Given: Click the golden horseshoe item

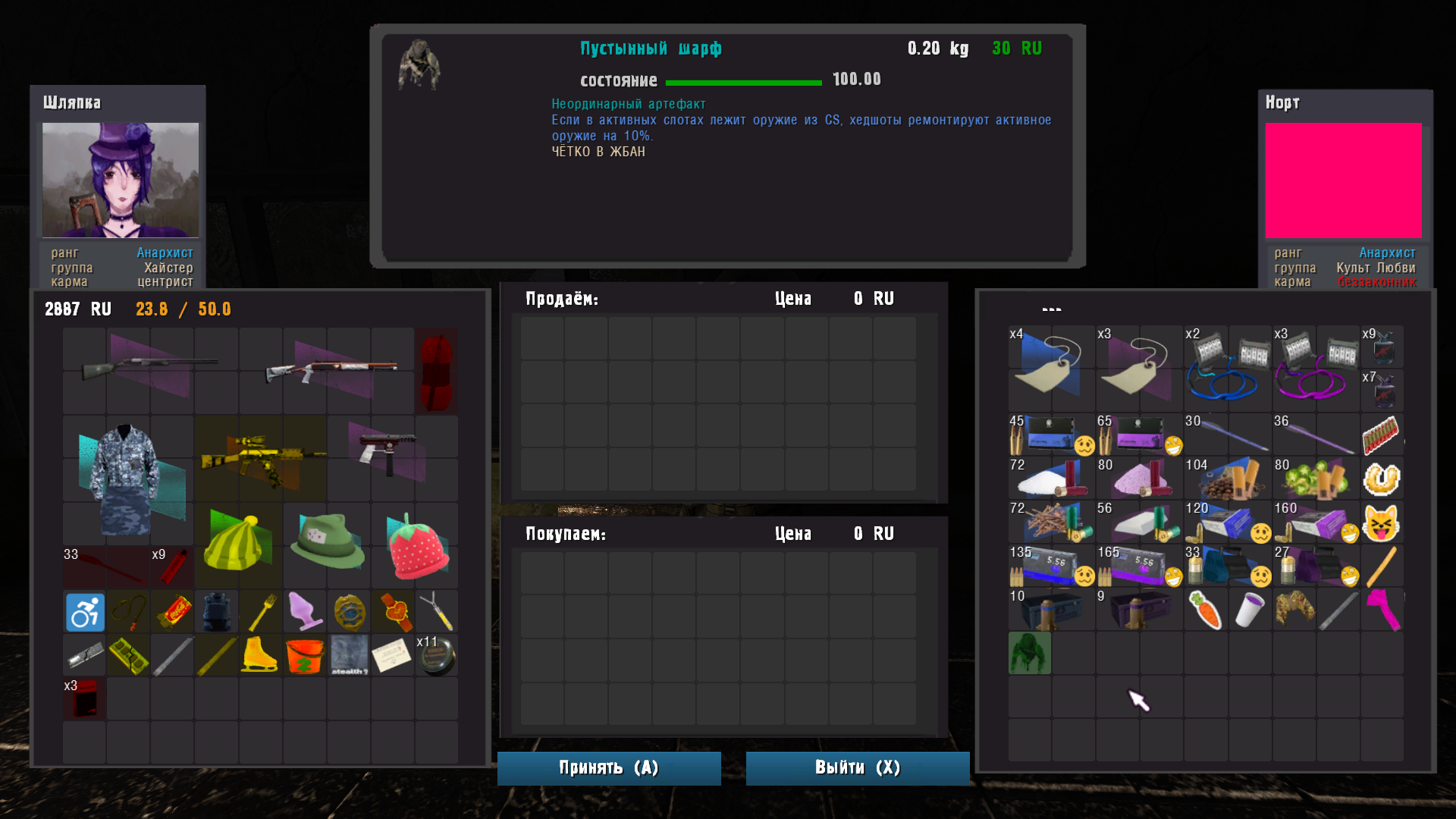Looking at the screenshot, I should 1382,479.
